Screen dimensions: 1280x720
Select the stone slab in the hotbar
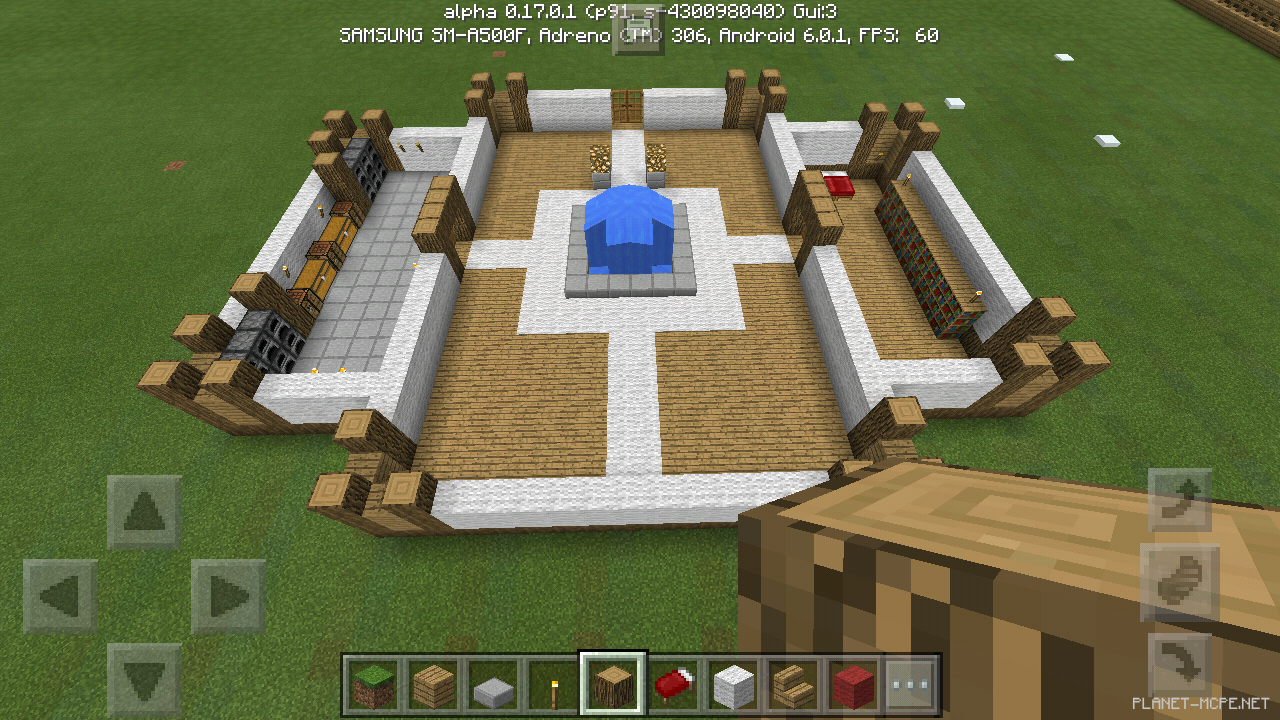492,686
